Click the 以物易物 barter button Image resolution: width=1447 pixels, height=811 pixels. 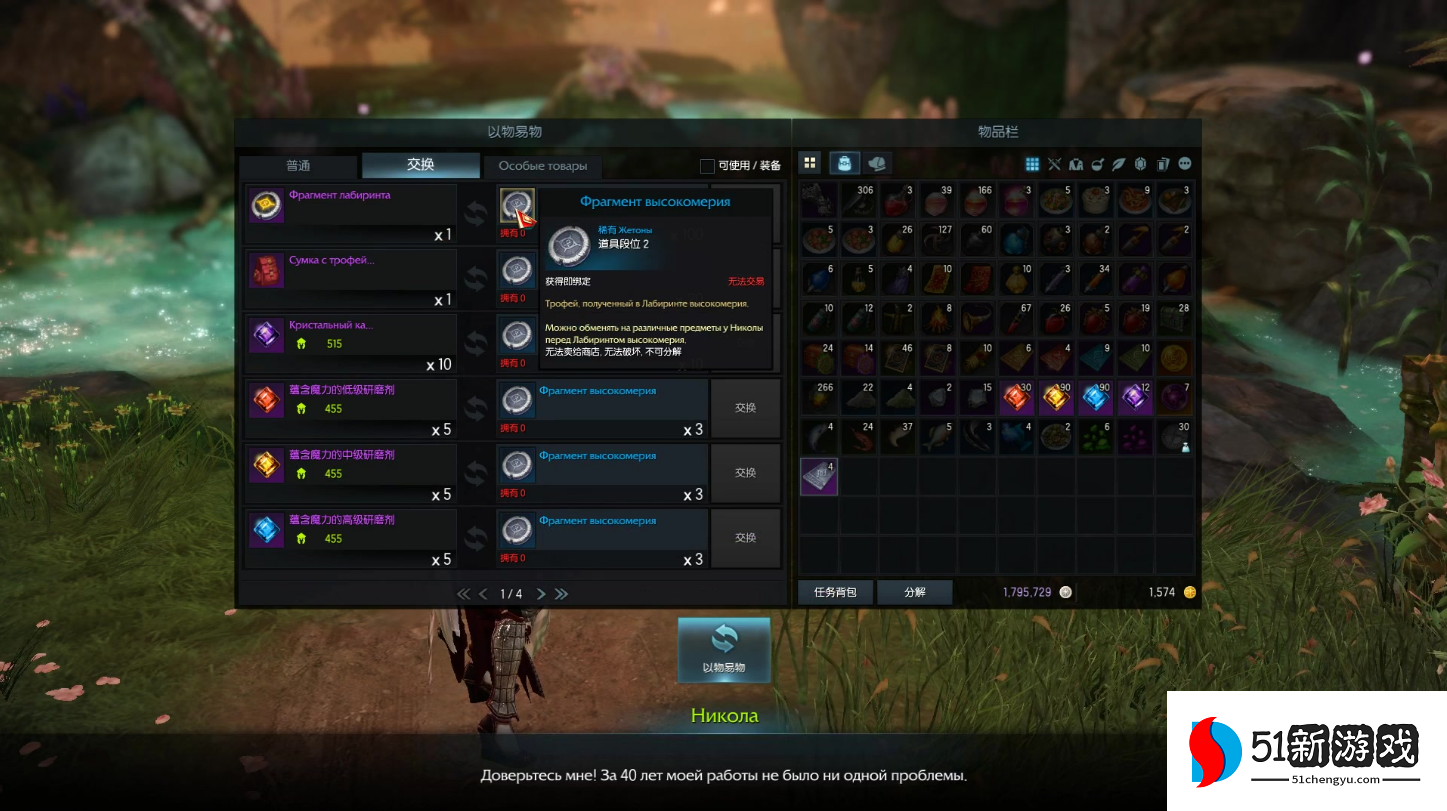click(724, 649)
